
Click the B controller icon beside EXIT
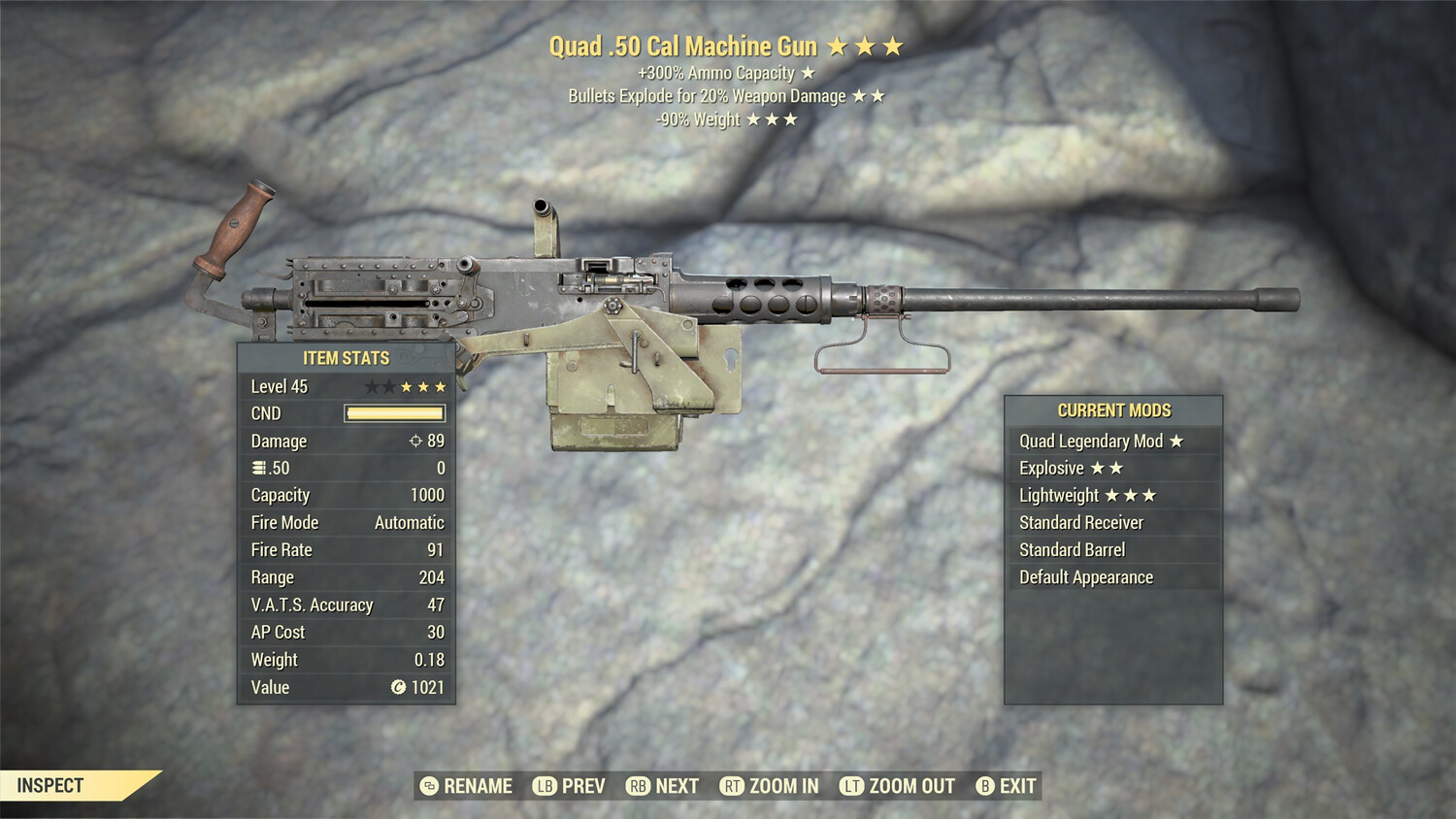[986, 786]
